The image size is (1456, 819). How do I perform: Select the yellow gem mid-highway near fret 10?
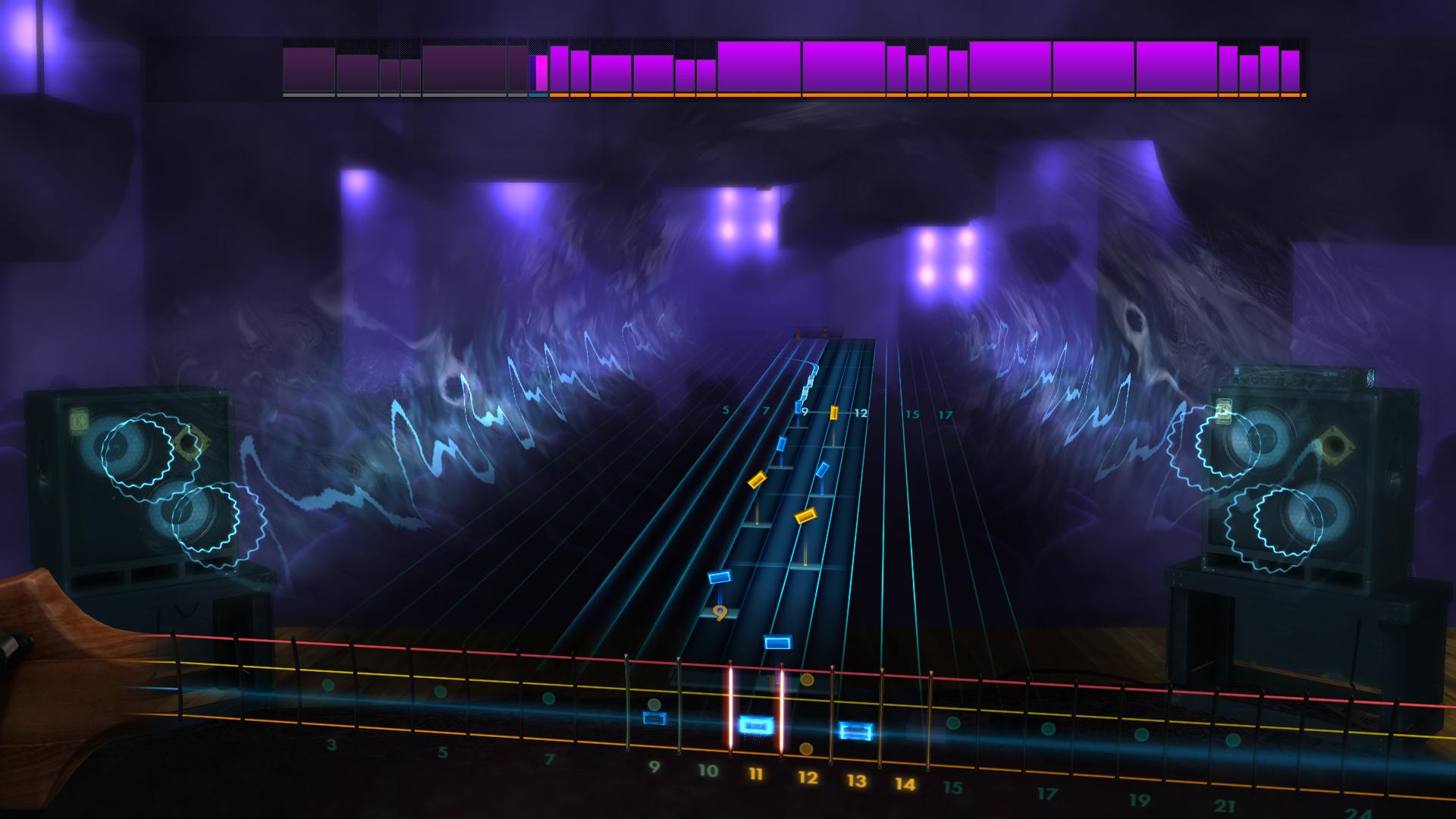point(757,480)
